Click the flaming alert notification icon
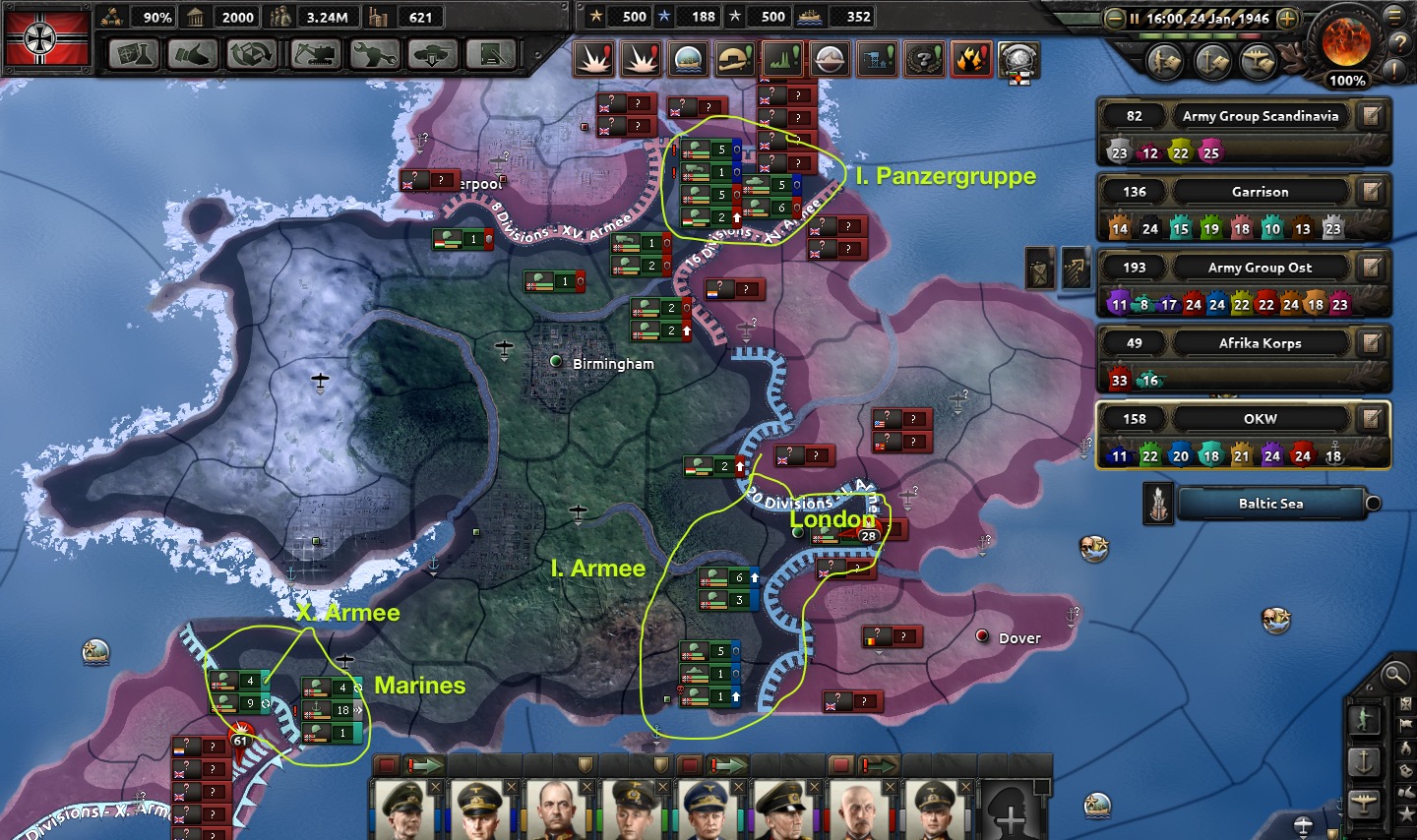The height and width of the screenshot is (840, 1417). pos(970,60)
